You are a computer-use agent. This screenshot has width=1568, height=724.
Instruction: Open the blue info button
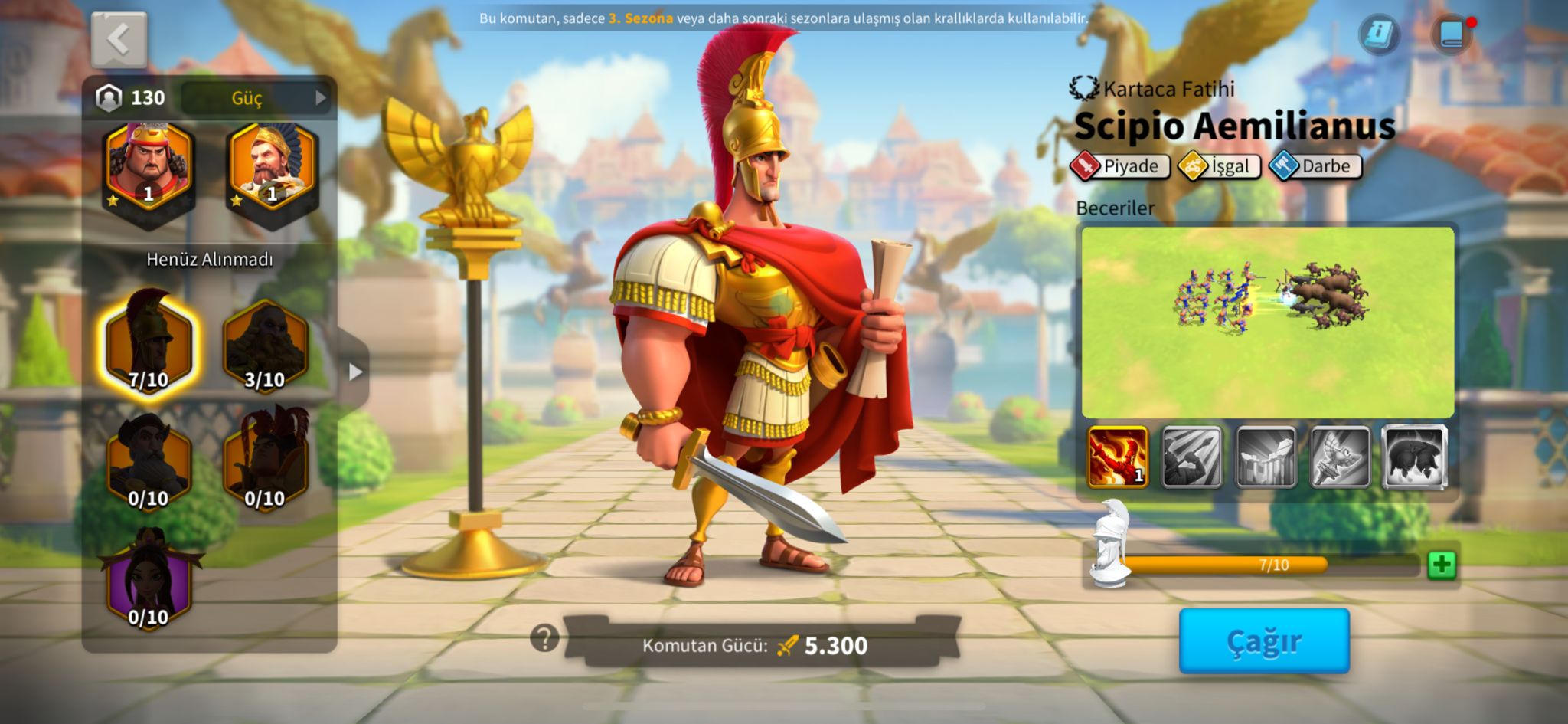click(x=1379, y=34)
